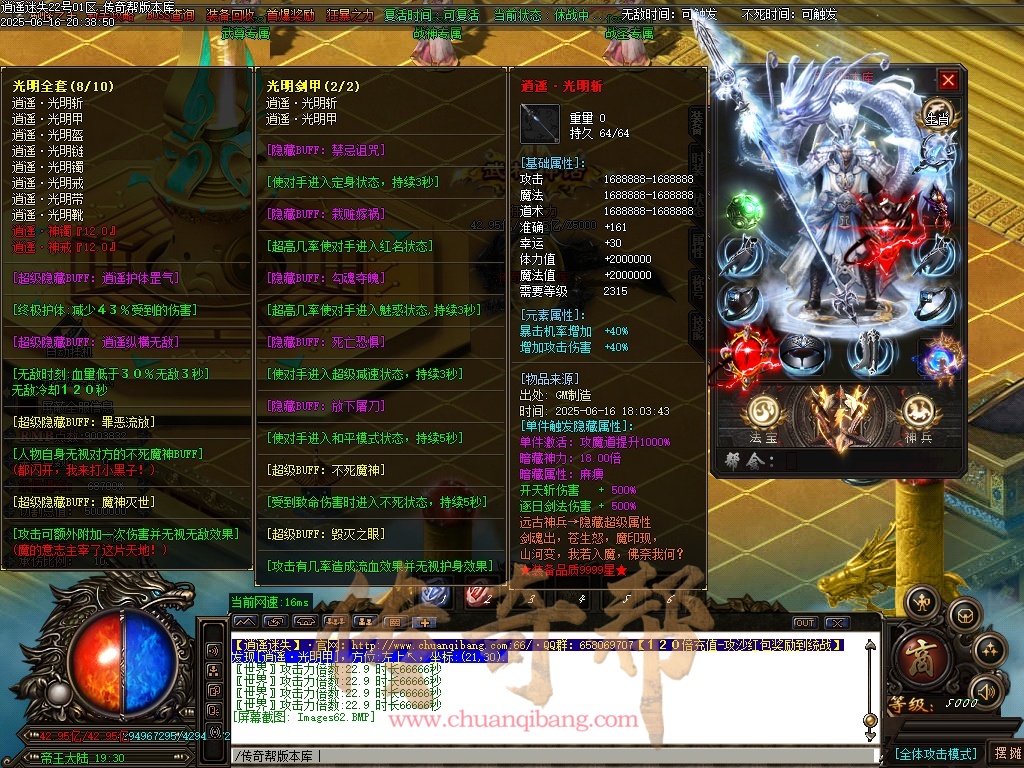The width and height of the screenshot is (1024, 768).
Task: Select the green orb equipment slot
Action: click(742, 211)
